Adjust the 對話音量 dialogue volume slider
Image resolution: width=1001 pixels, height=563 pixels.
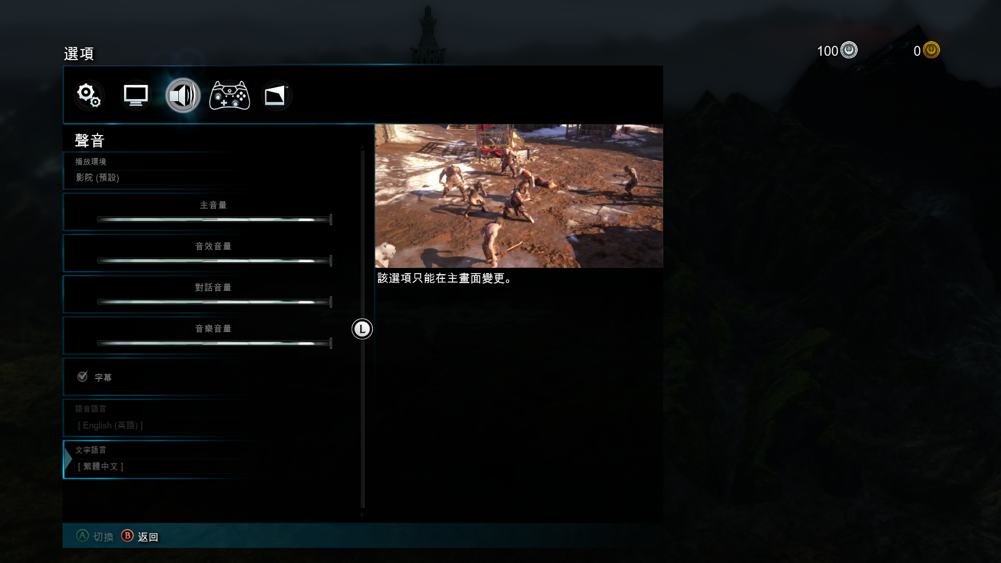[213, 301]
